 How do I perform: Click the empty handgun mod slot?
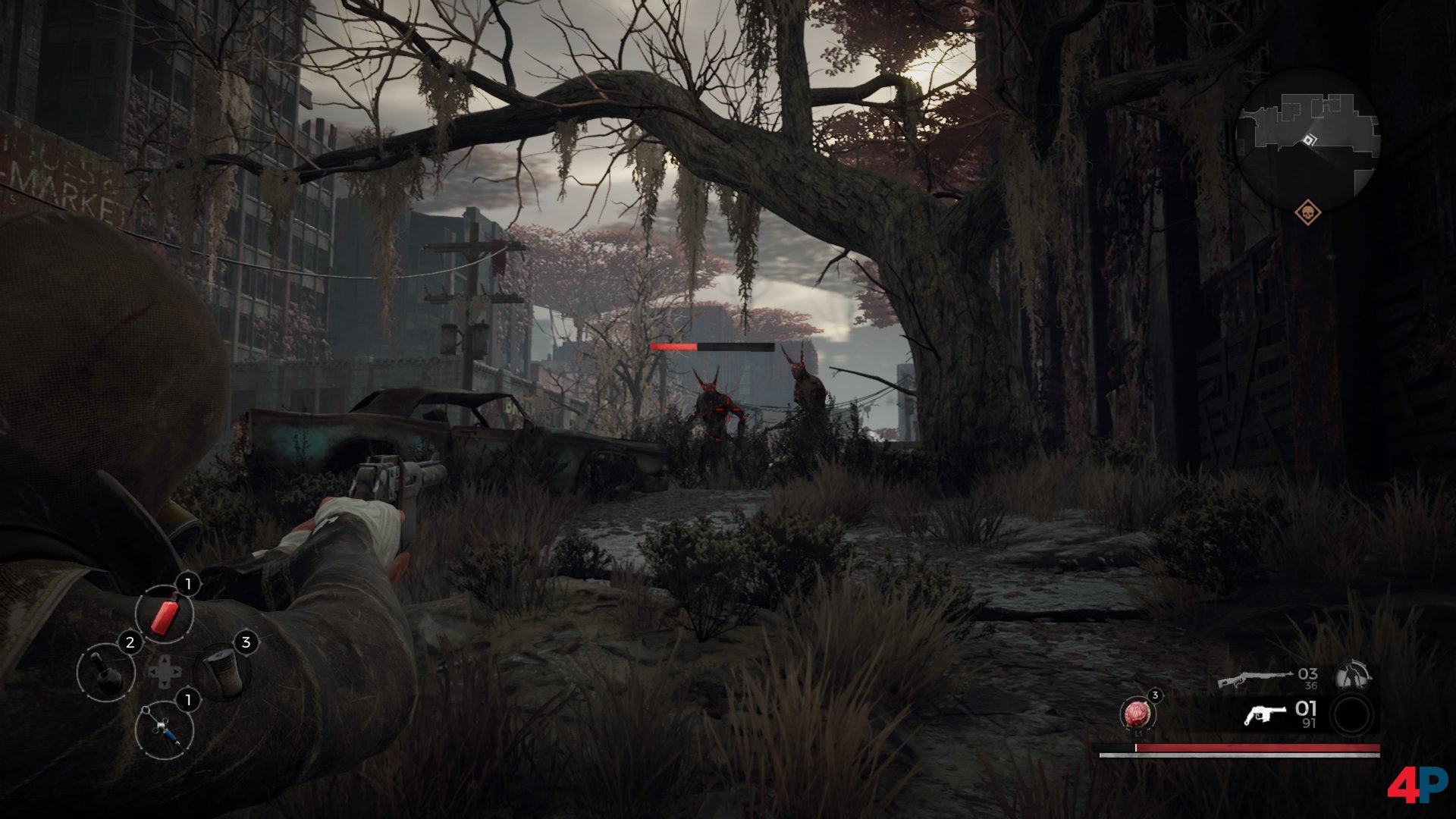1351,715
